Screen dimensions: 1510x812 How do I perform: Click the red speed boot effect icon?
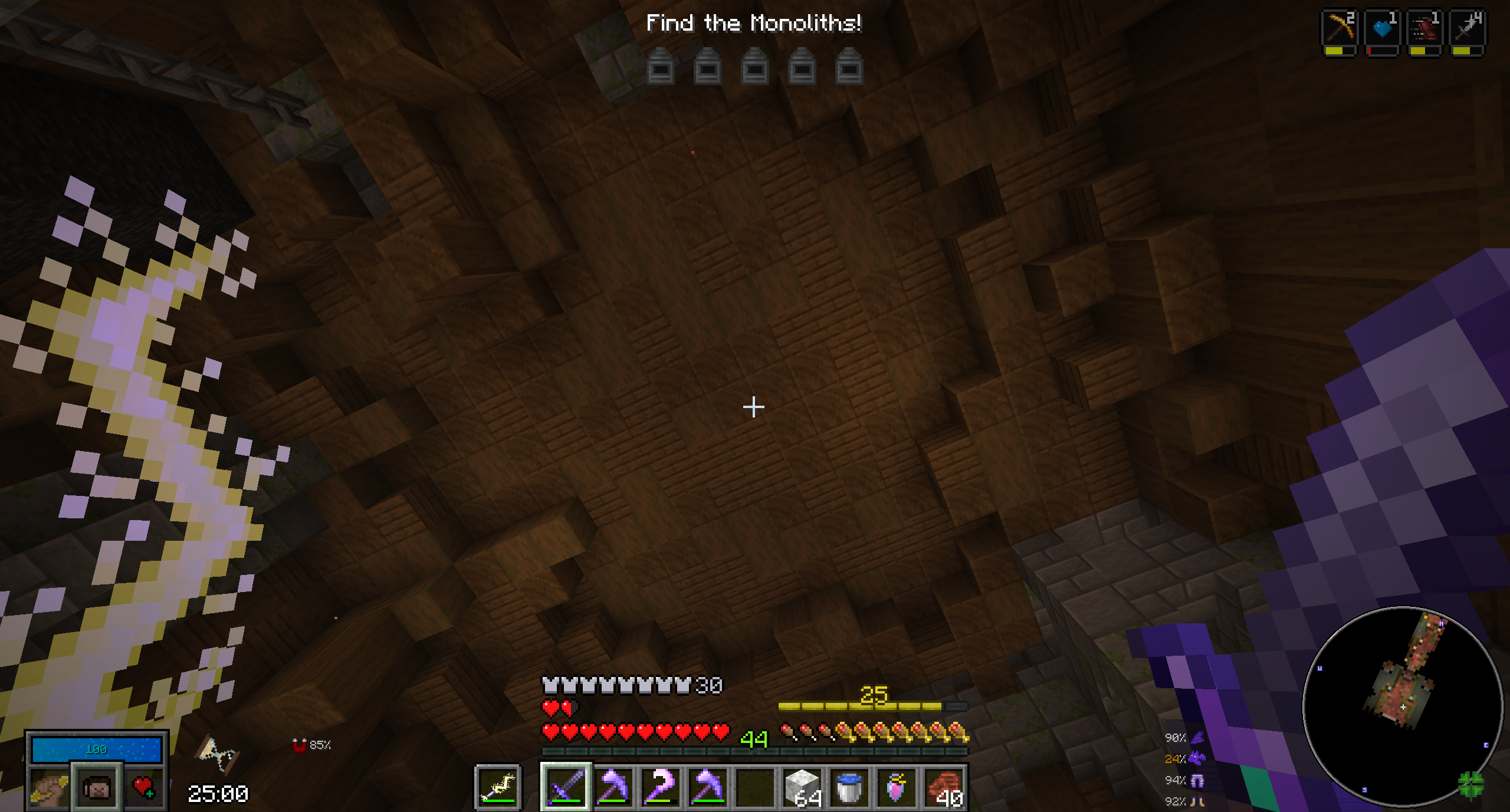(1425, 28)
